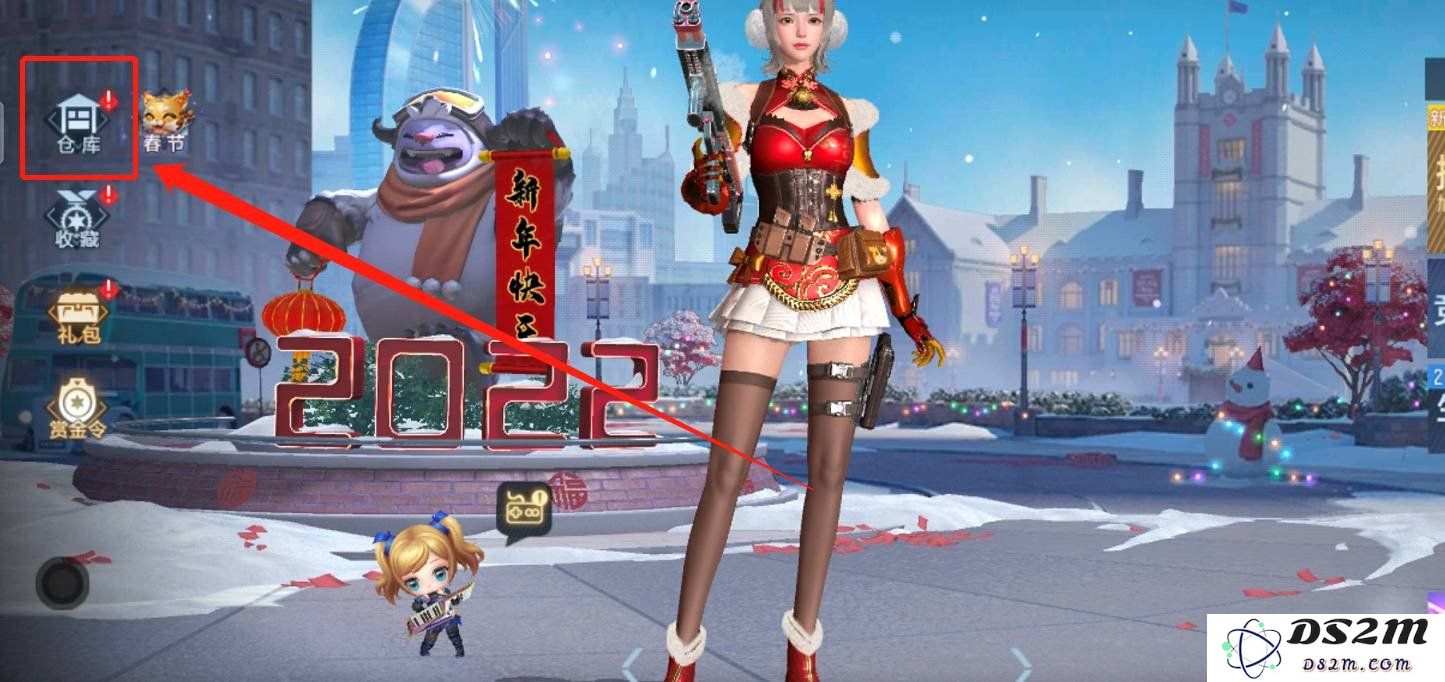Open the 春节 Spring Festival event
This screenshot has width=1445, height=682.
[x=166, y=122]
